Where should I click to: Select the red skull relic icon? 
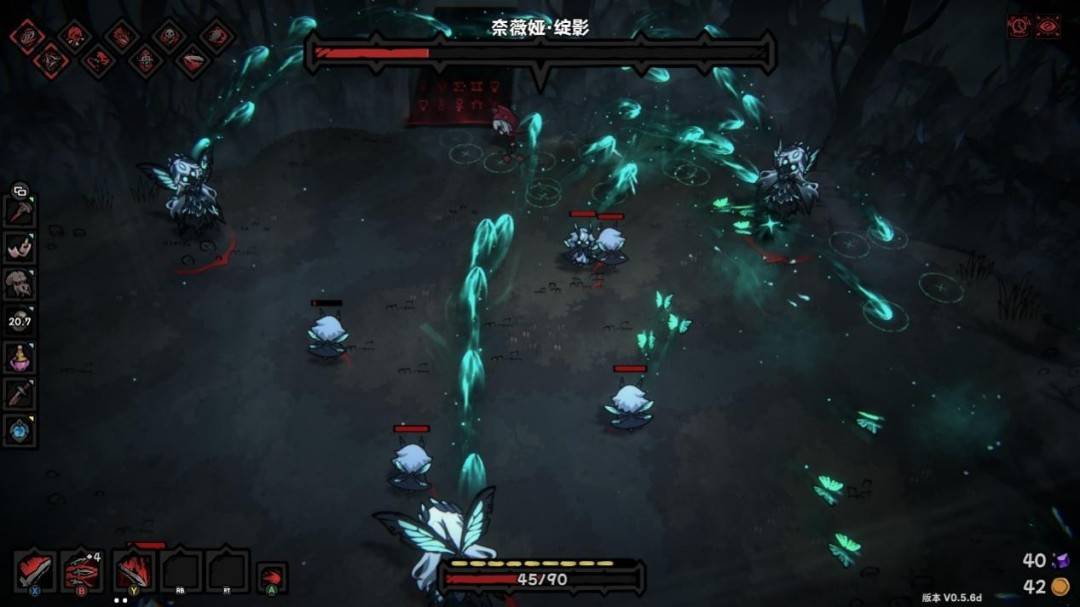click(x=74, y=36)
